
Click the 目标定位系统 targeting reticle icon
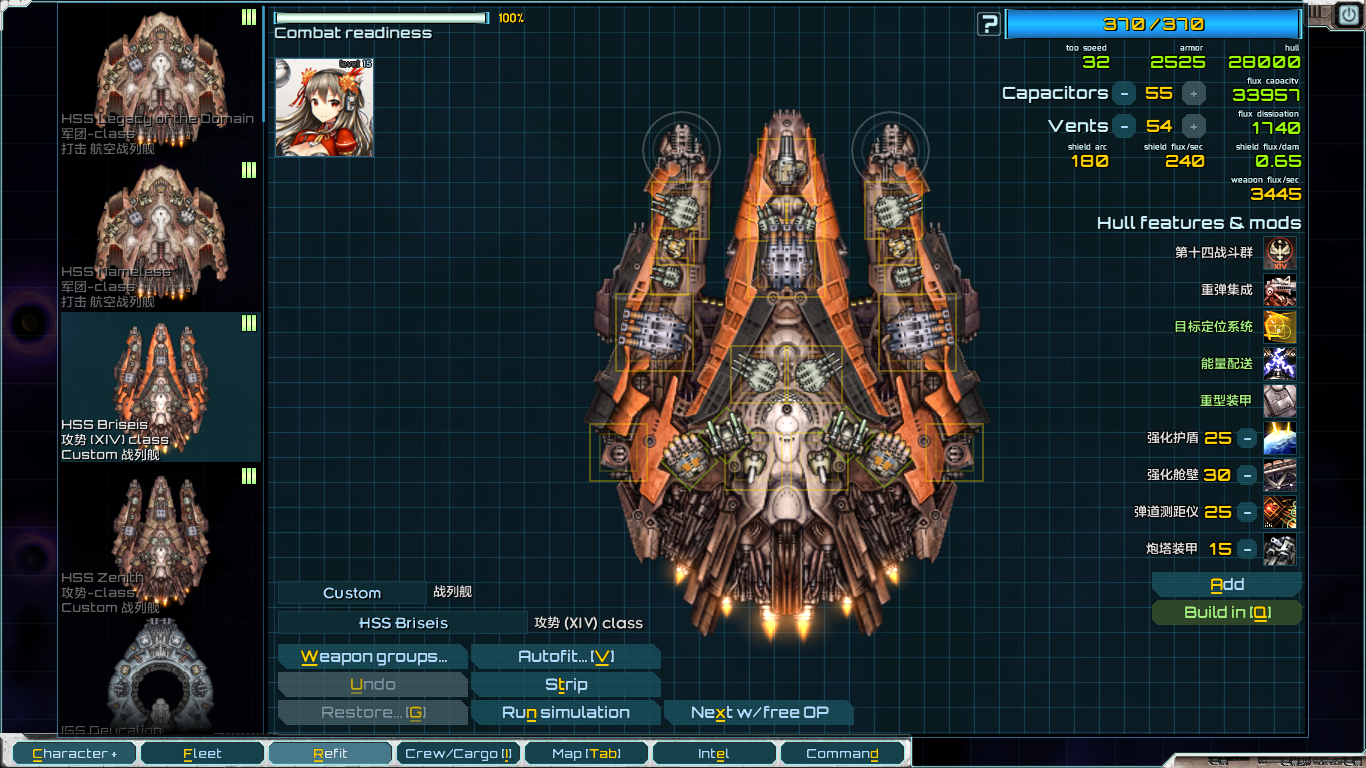[x=1279, y=327]
